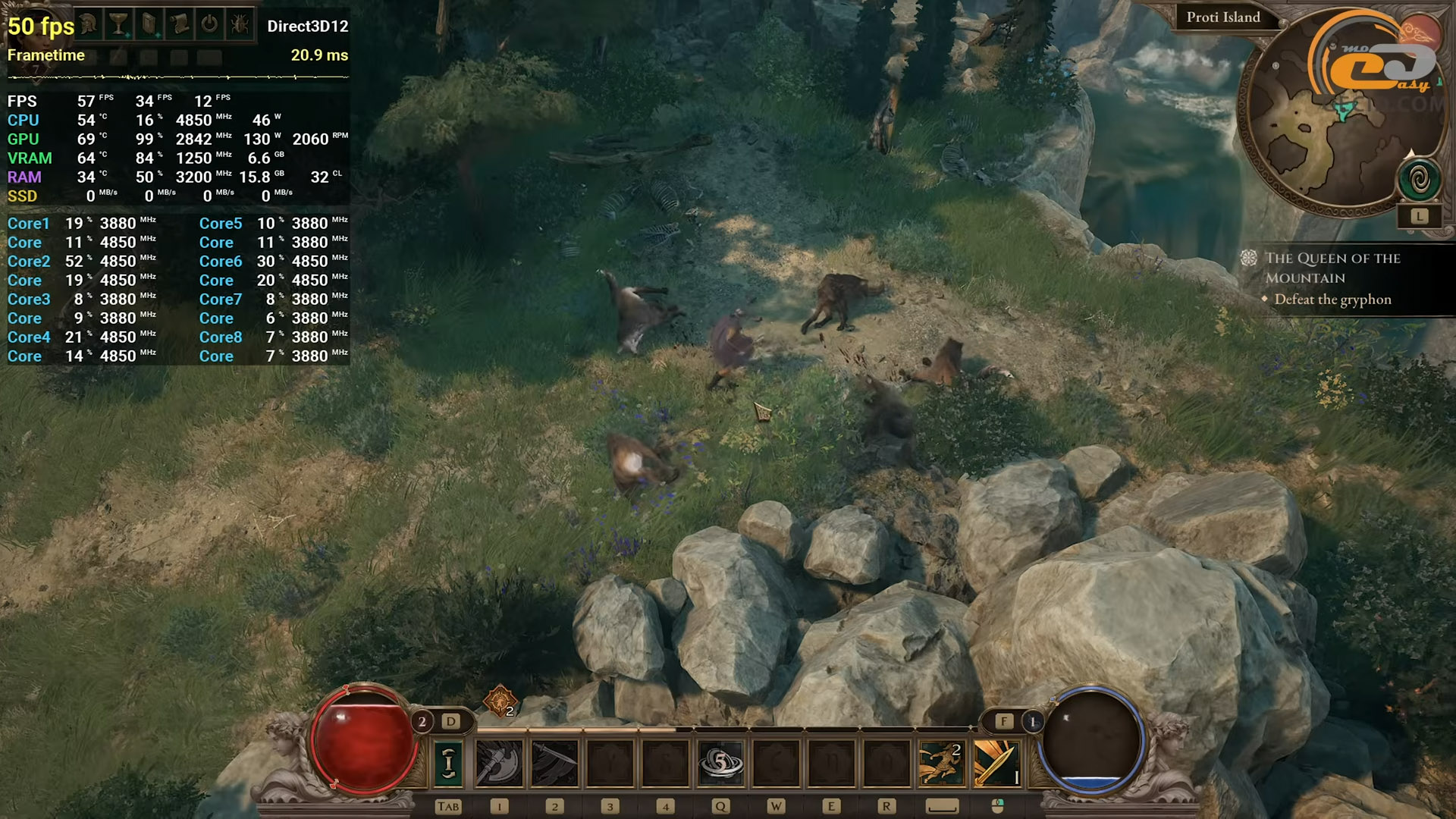Activate the green spiral portal button
Viewport: 1456px width, 819px height.
1419,180
